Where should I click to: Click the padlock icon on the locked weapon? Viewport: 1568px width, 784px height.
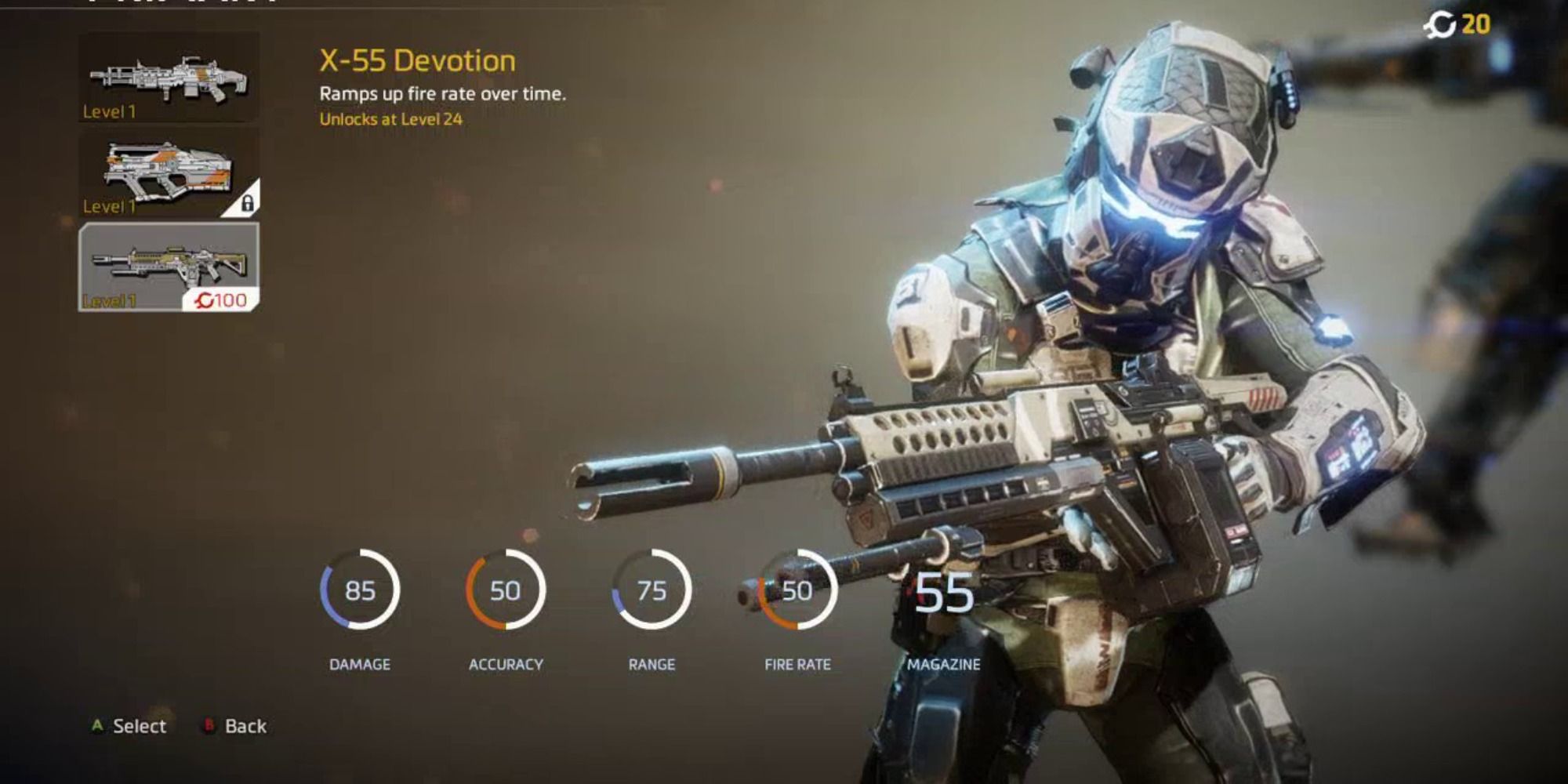click(x=249, y=202)
